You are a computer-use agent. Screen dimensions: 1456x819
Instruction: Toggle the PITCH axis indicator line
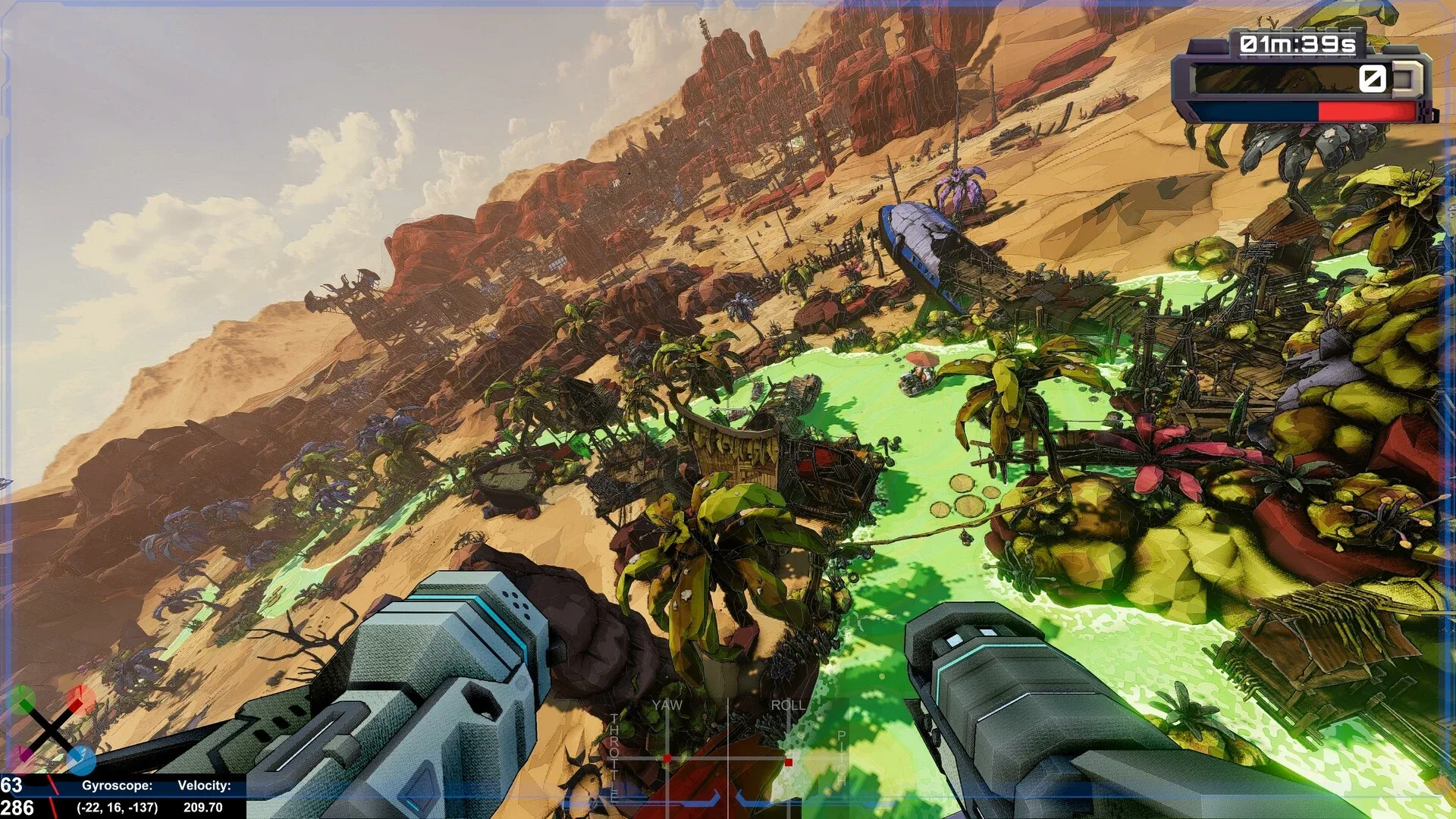point(840,756)
